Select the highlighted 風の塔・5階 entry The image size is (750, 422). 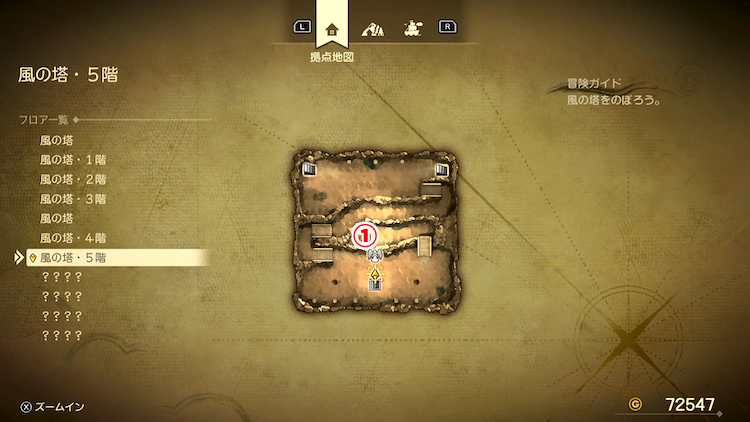(73, 257)
